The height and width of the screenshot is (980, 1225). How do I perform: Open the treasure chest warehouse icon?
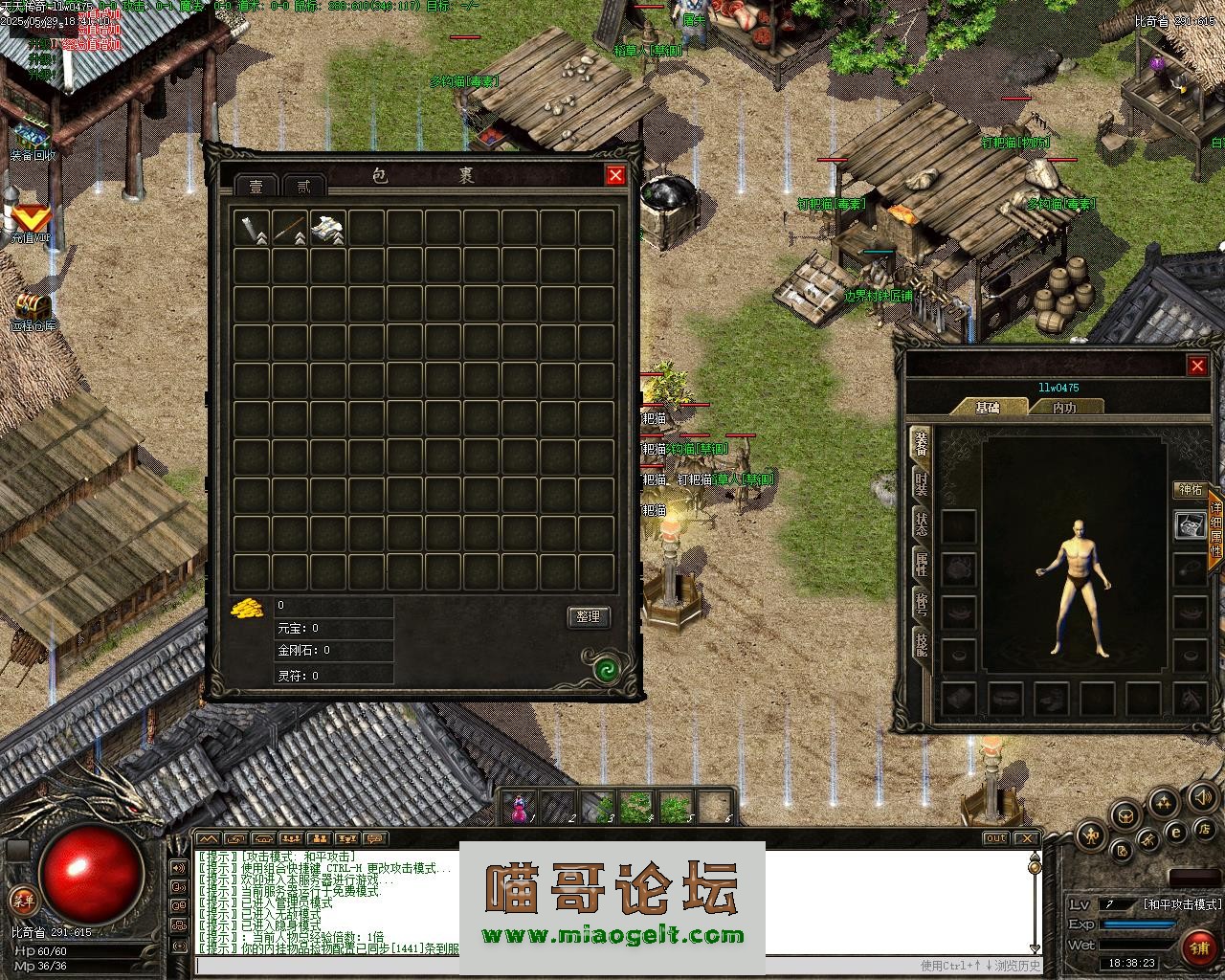[32, 308]
